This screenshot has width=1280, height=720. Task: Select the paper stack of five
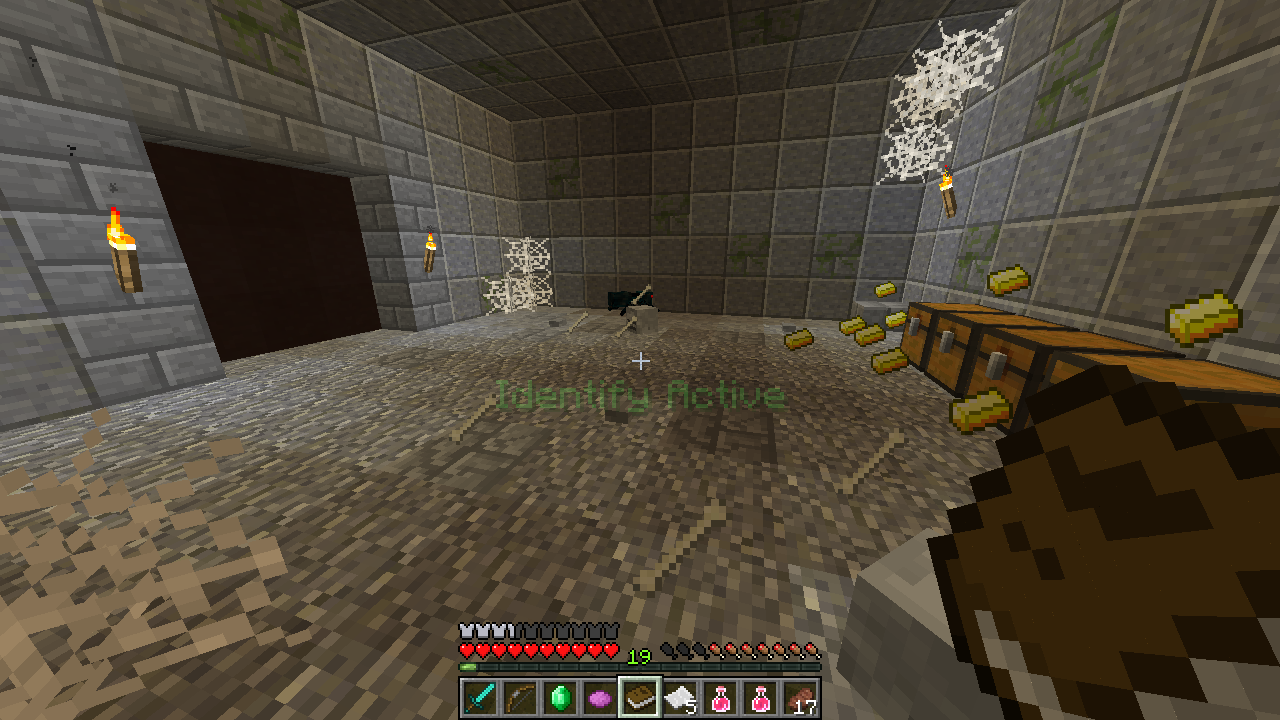[680, 698]
